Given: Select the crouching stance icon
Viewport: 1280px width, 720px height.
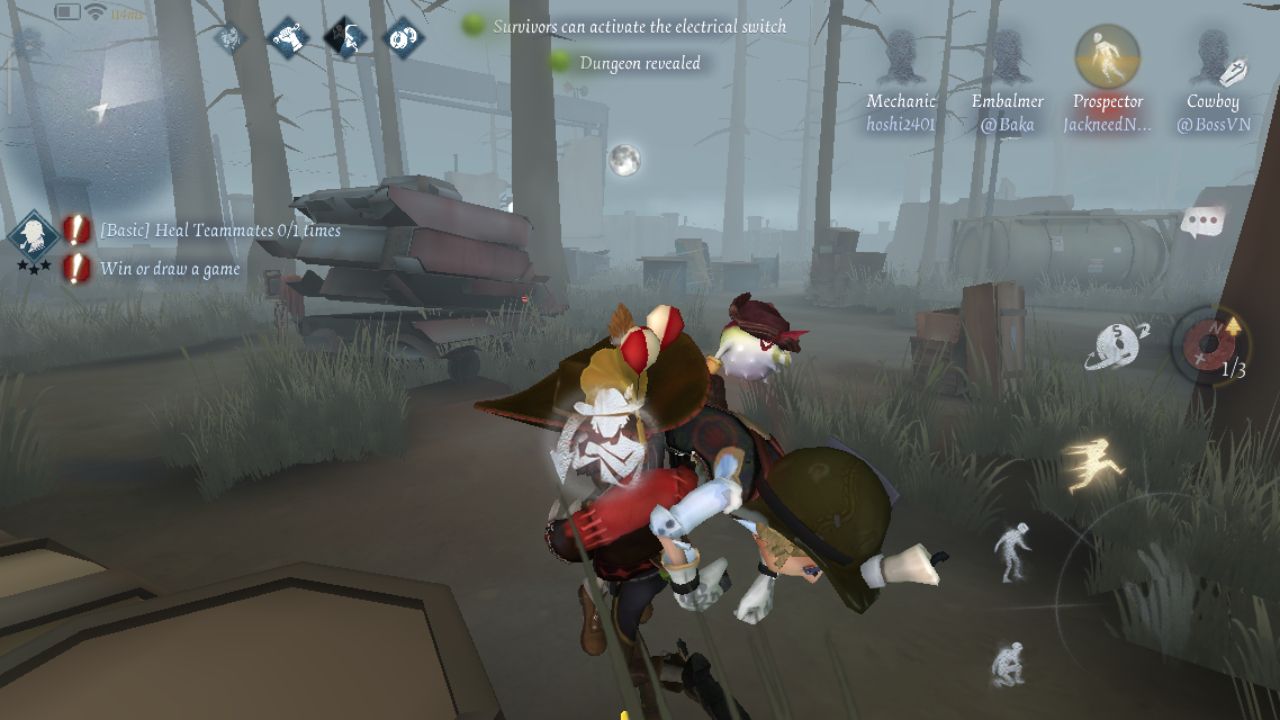Looking at the screenshot, I should click(x=1008, y=664).
